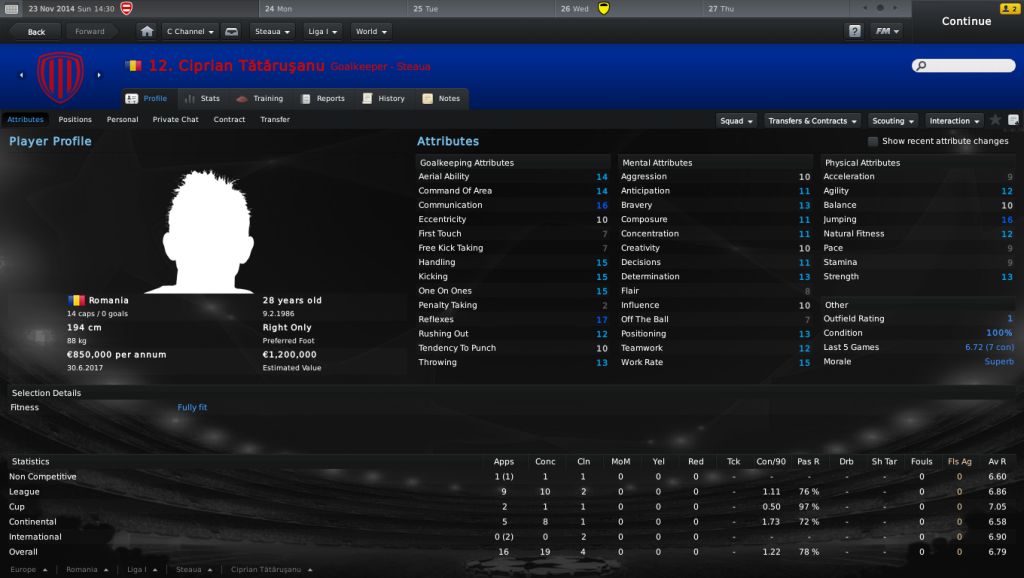Open the Transfers & Contracts dropdown
The image size is (1024, 578).
click(811, 121)
